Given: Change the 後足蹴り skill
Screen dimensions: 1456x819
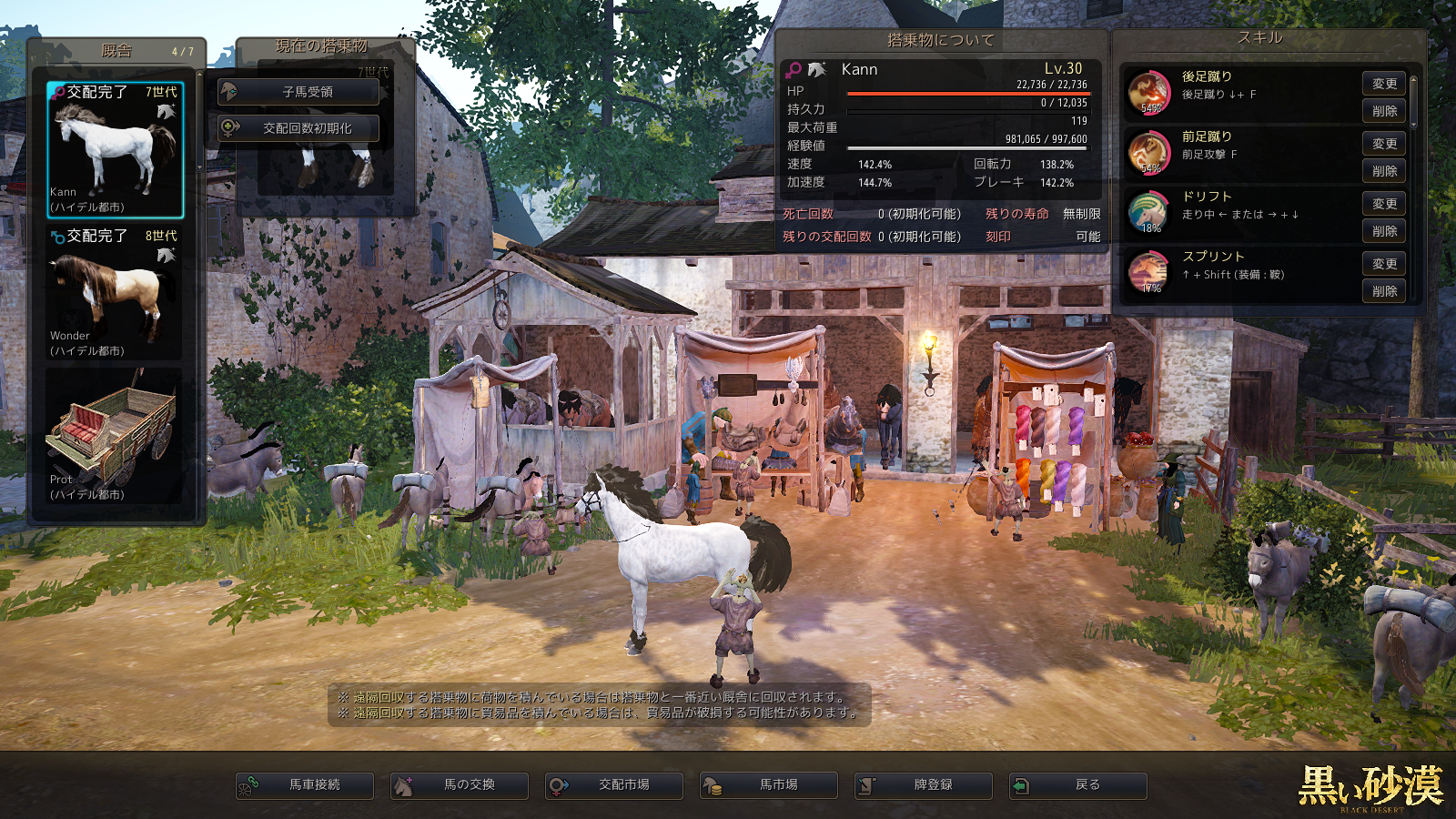Looking at the screenshot, I should pyautogui.click(x=1383, y=84).
